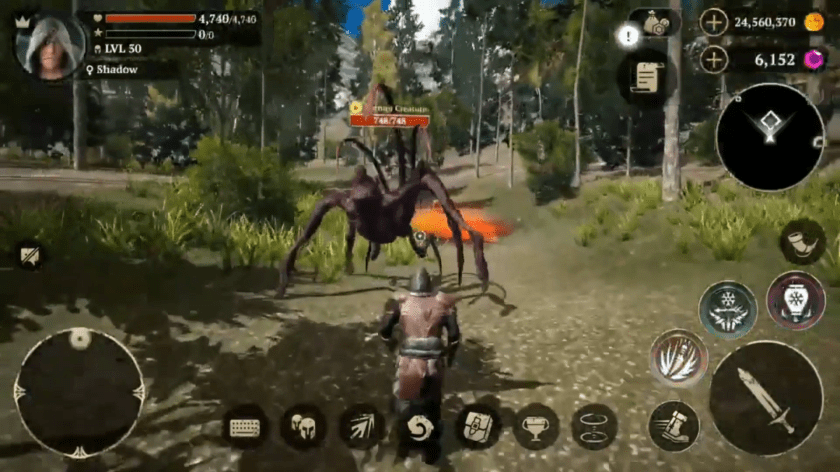Add more purple gems with plus button
Screen dimensions: 840x472
click(x=713, y=60)
